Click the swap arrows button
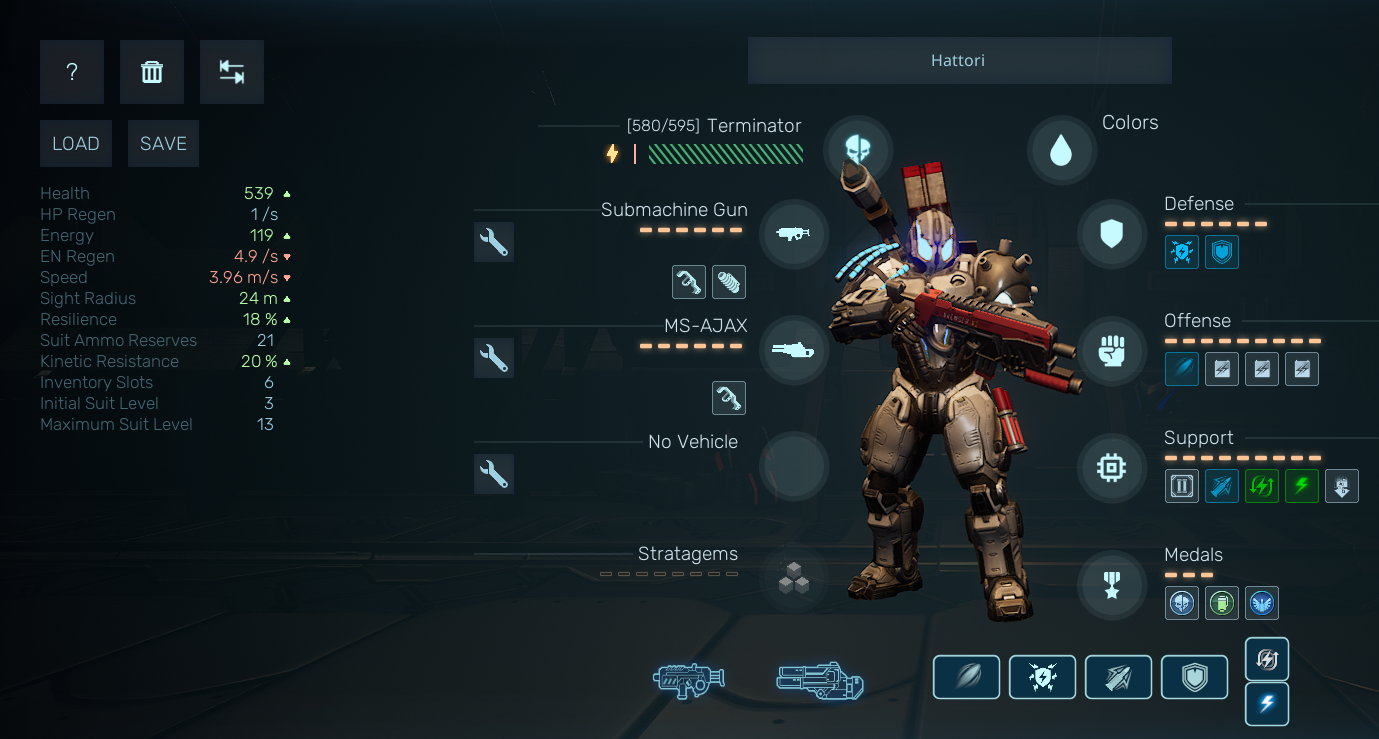The height and width of the screenshot is (739, 1379). click(232, 72)
